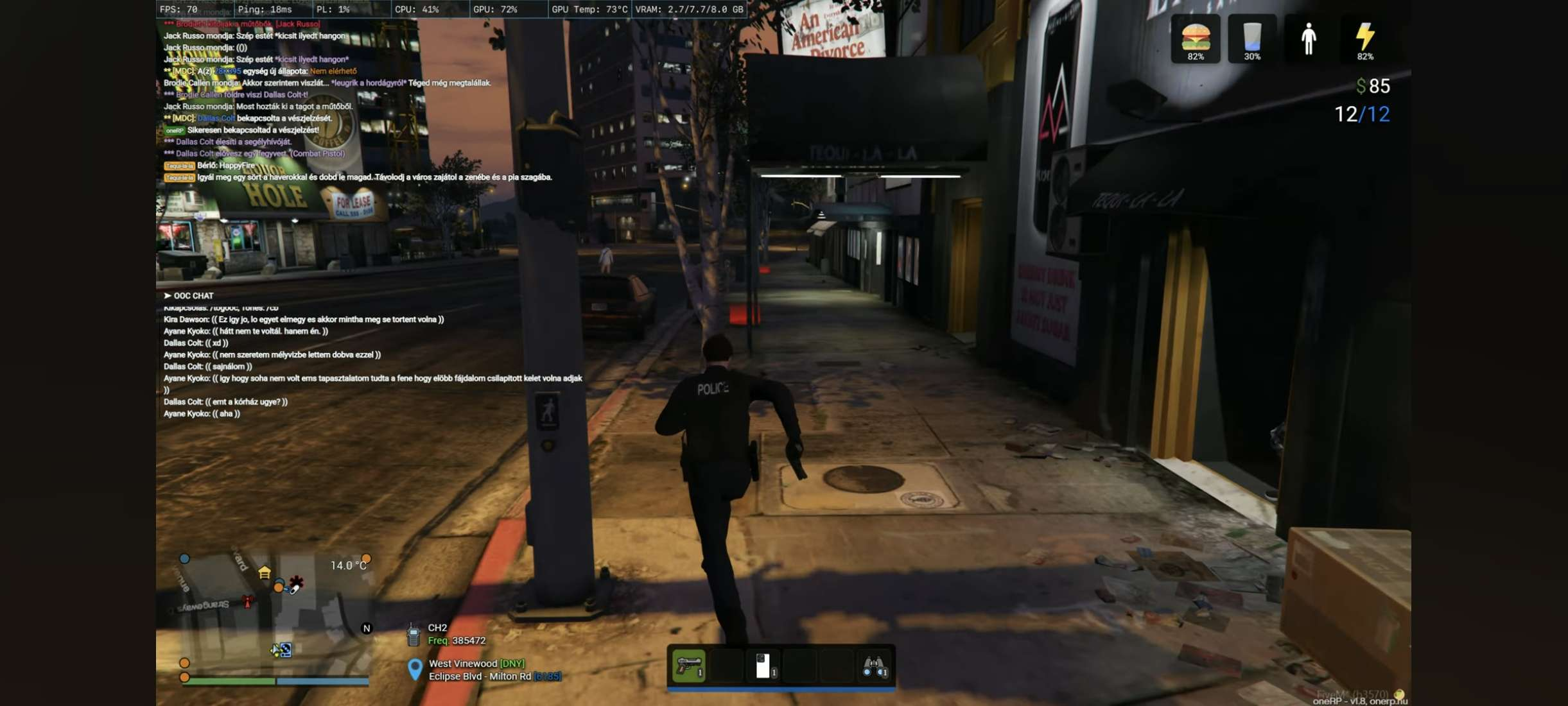The image size is (1568, 706).
Task: Click the minimap north compass marker
Action: pos(367,628)
